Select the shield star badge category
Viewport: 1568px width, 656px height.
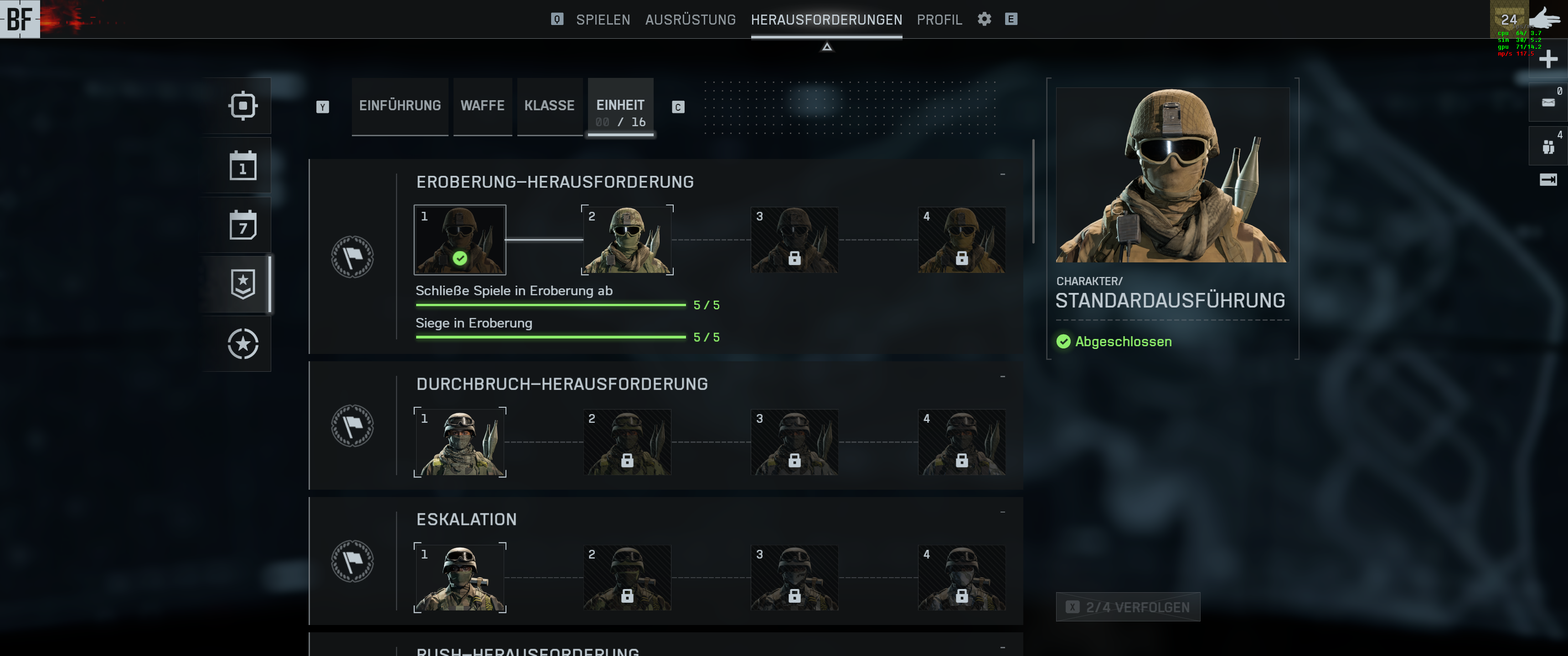243,284
